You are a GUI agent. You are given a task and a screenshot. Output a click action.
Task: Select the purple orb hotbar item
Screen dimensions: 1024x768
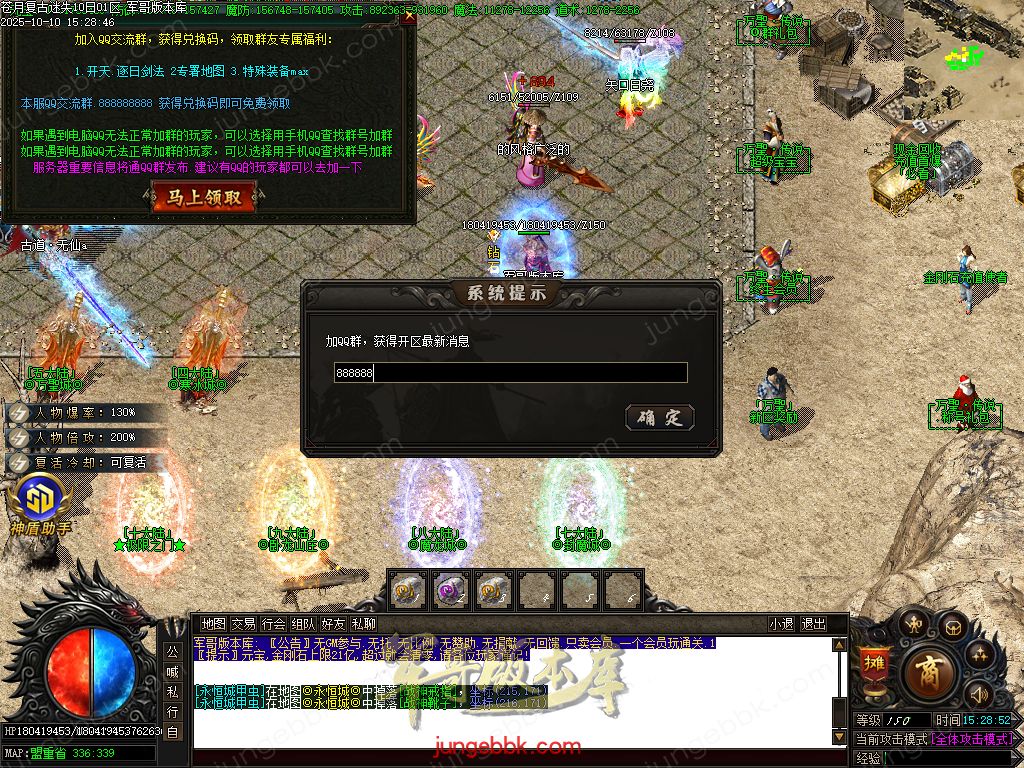tap(451, 591)
